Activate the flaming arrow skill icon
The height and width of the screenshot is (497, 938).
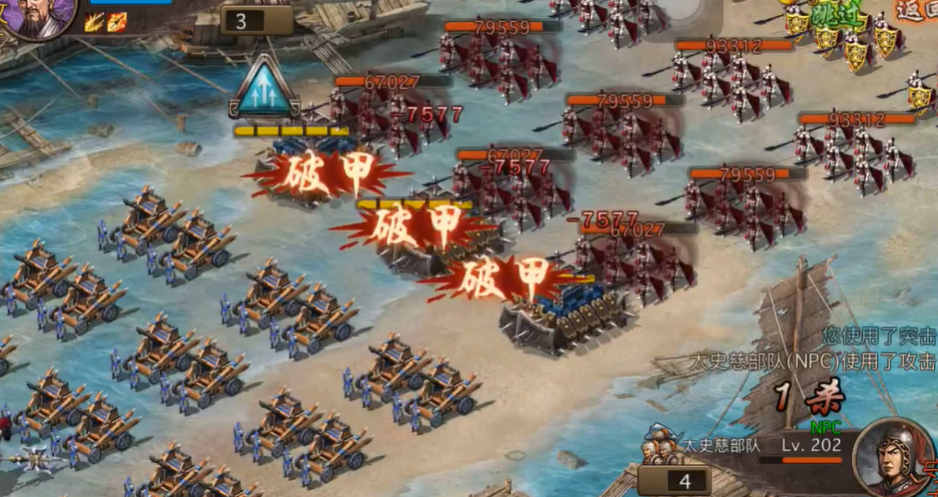point(117,21)
